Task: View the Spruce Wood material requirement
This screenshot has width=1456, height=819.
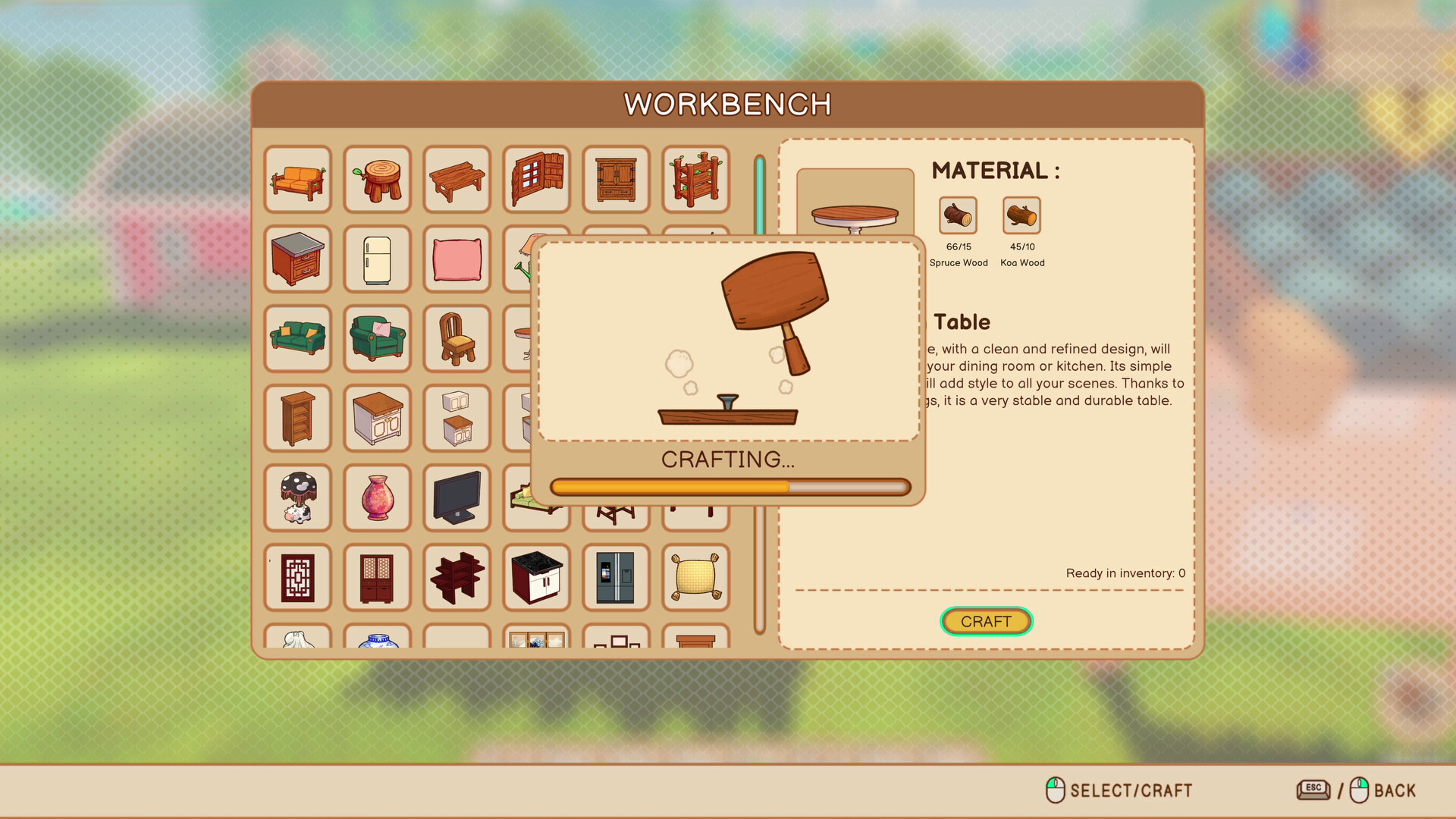Action: coord(958,215)
